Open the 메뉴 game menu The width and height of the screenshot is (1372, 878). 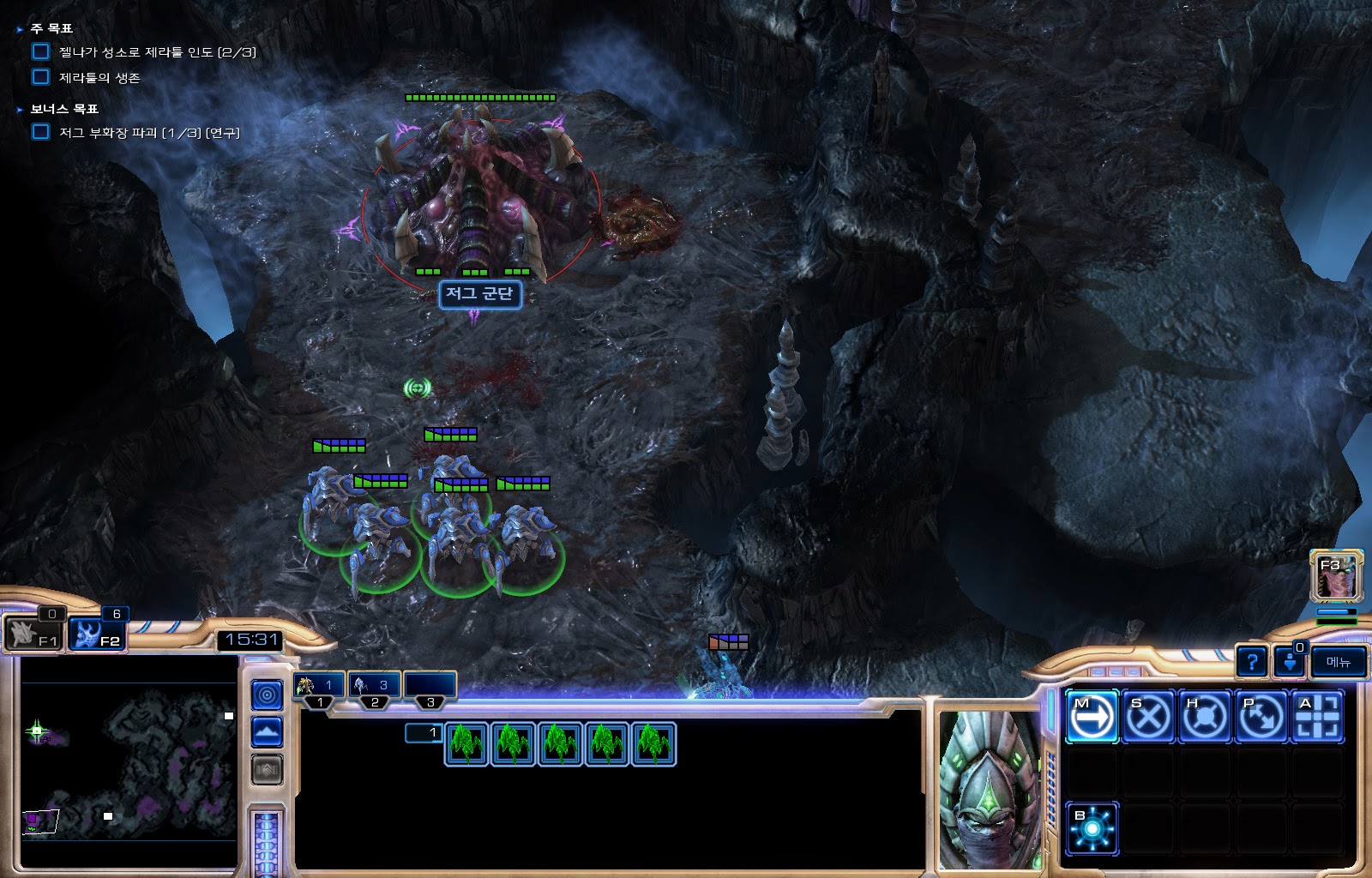(1338, 662)
